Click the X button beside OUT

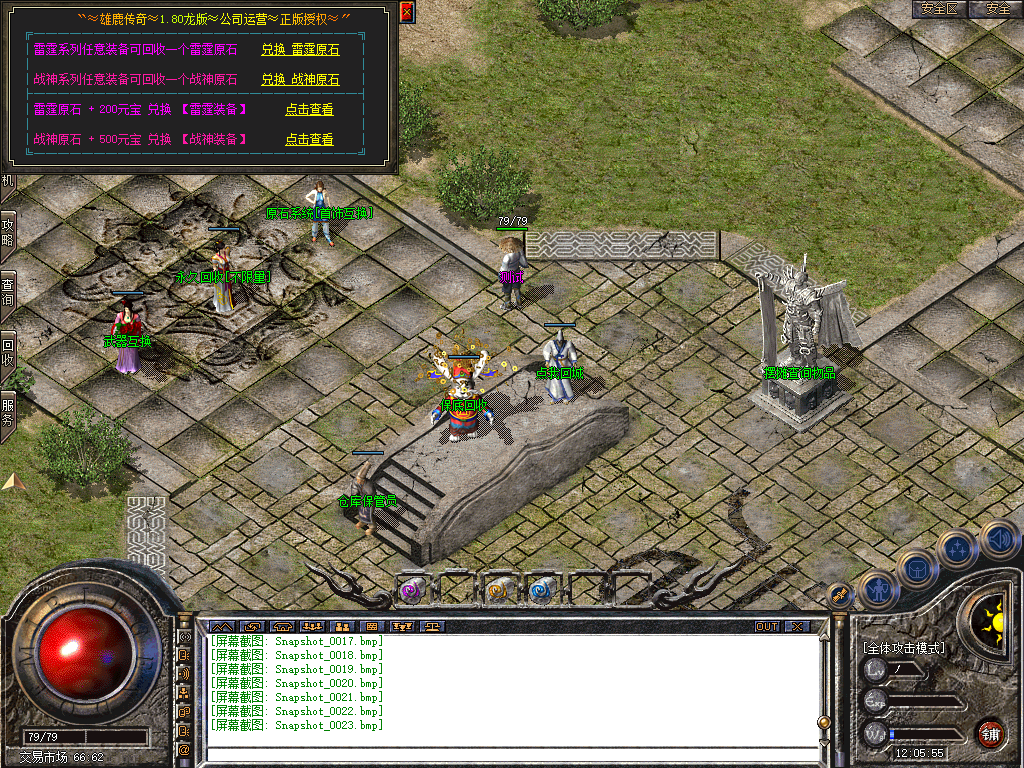(x=796, y=627)
